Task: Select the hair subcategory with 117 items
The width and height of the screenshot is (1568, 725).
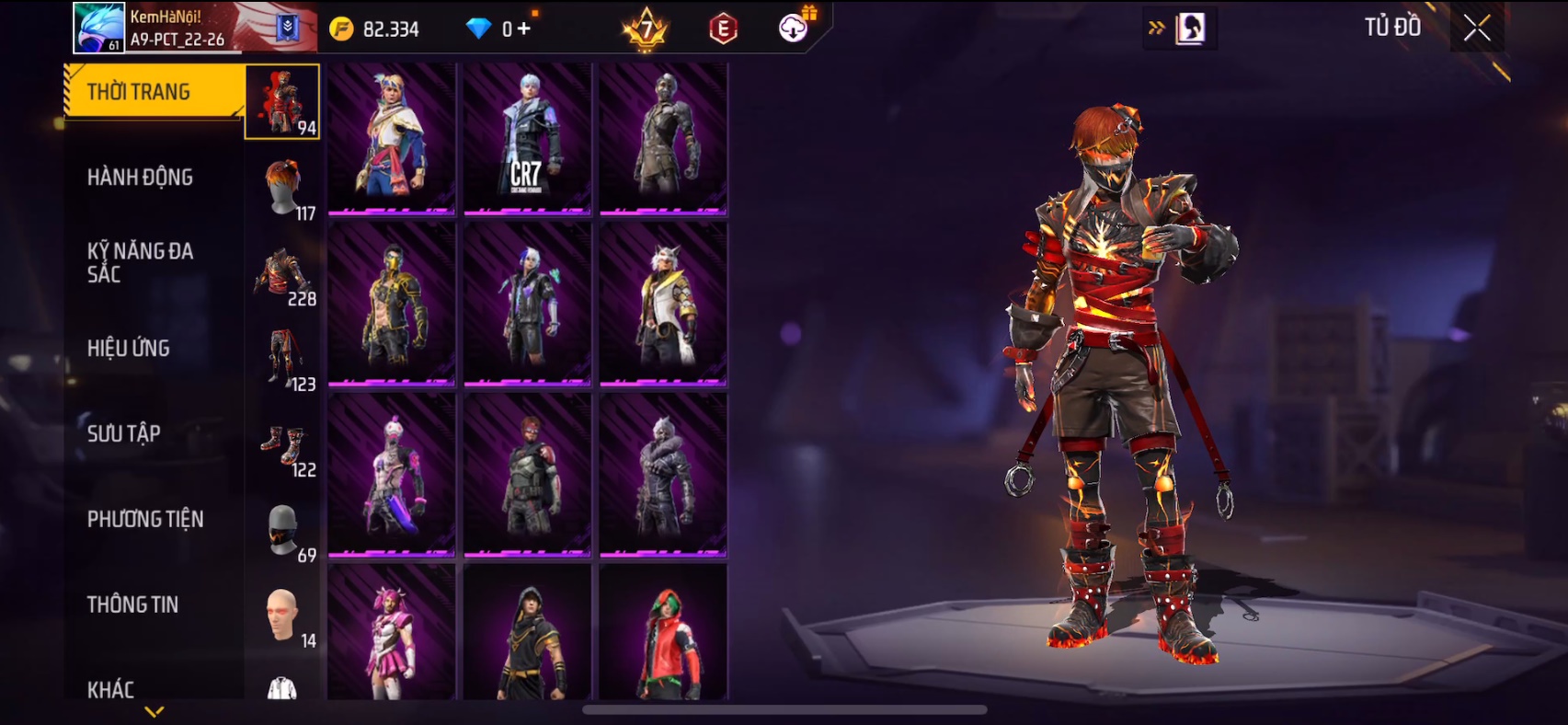Action: click(283, 188)
